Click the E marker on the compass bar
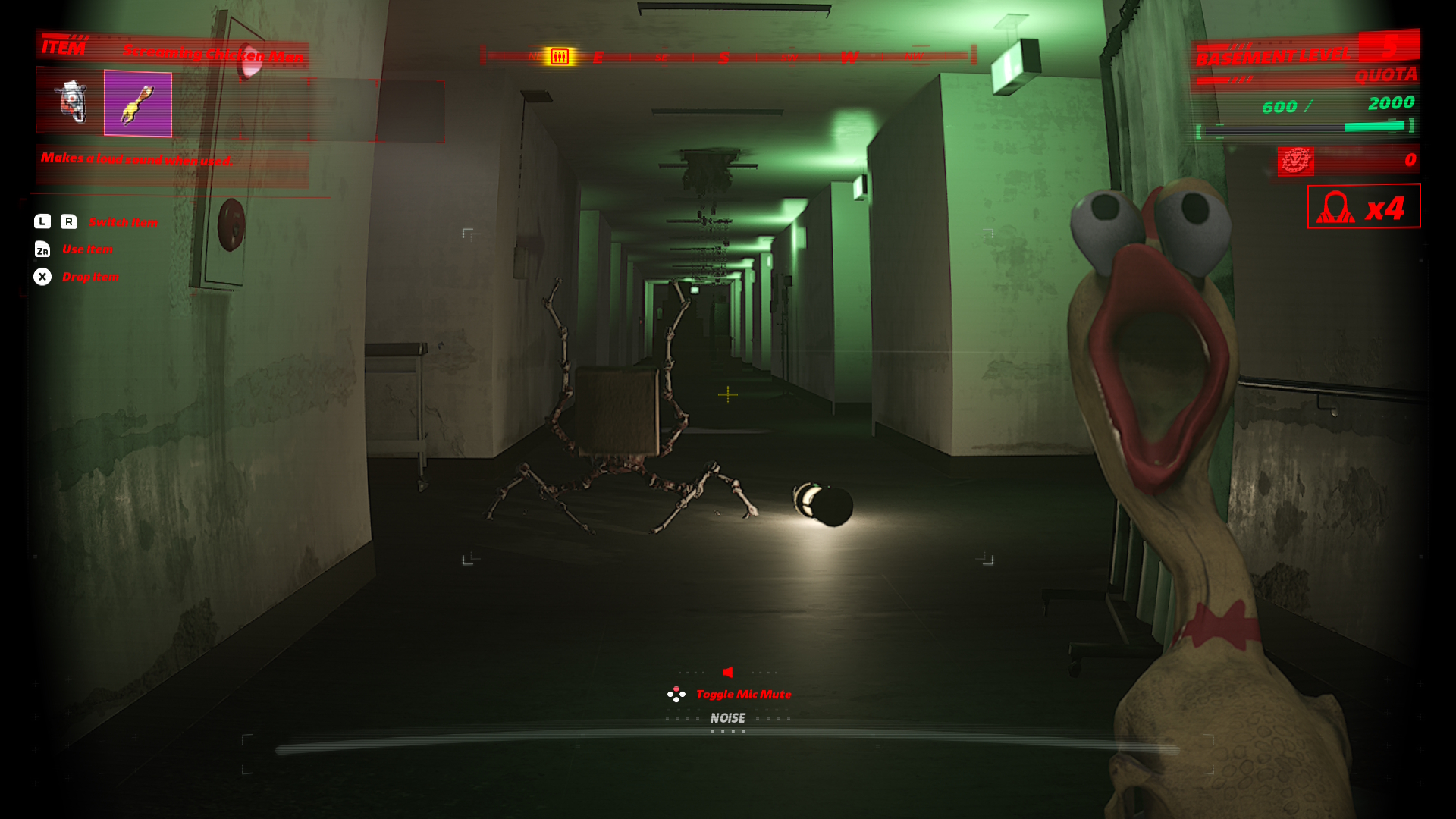Viewport: 1456px width, 819px height. coord(598,56)
